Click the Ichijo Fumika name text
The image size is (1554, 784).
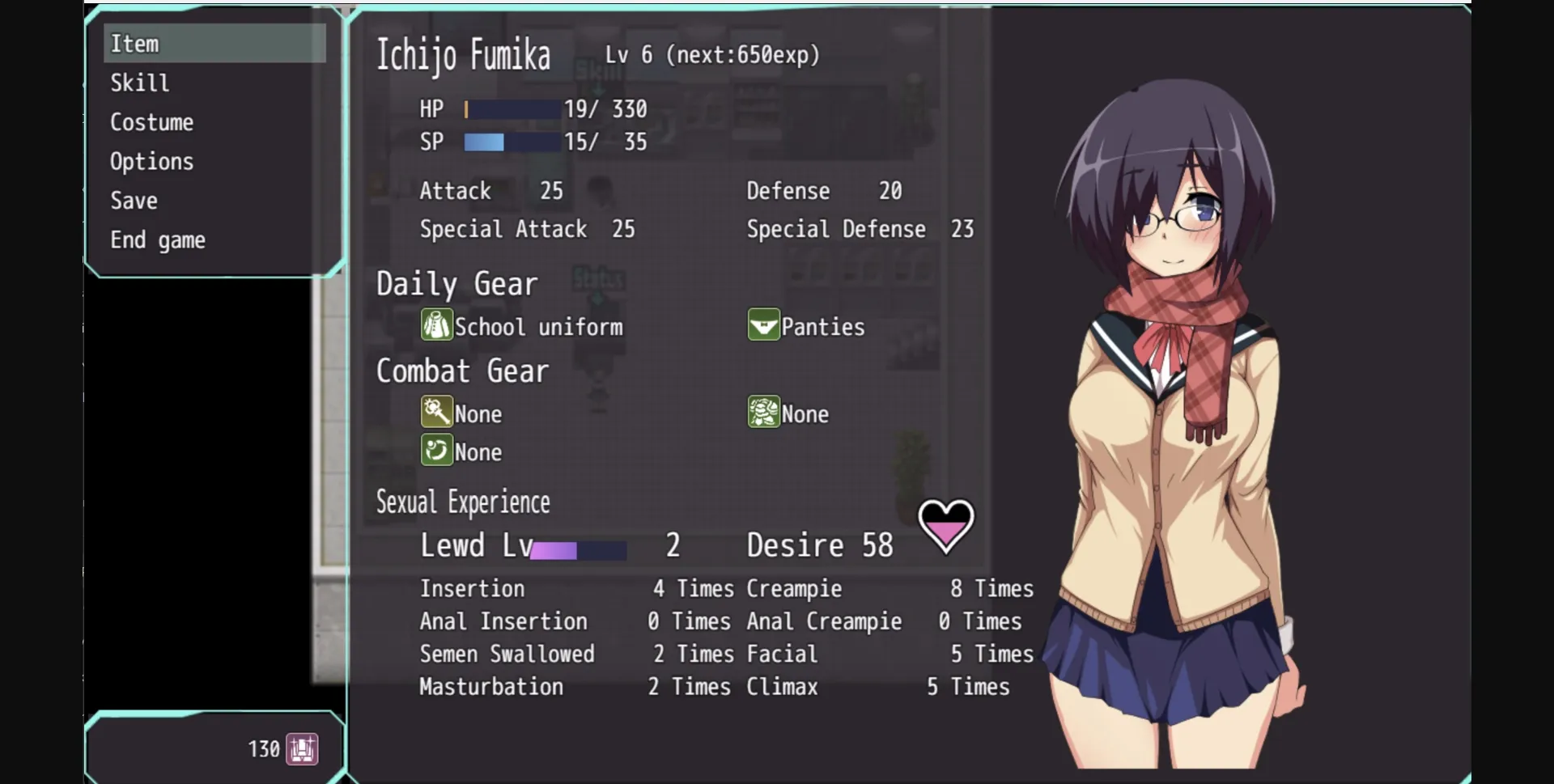463,55
